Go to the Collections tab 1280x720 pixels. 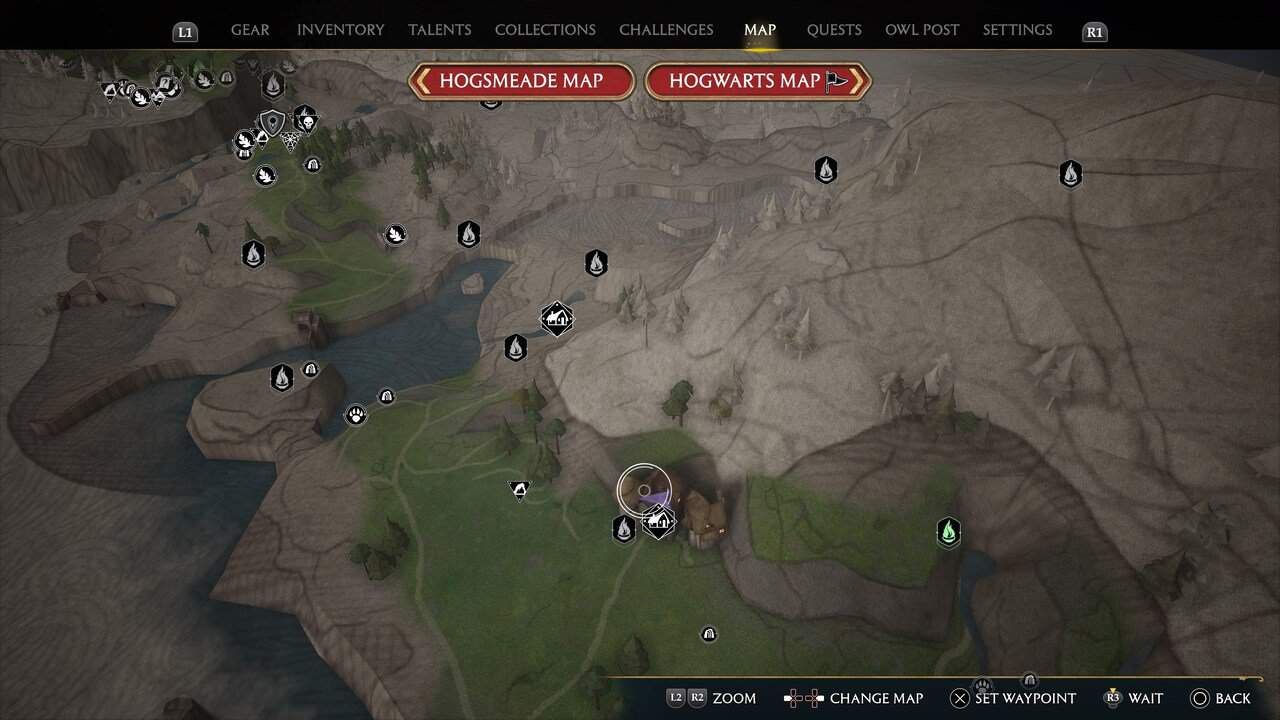tap(545, 30)
